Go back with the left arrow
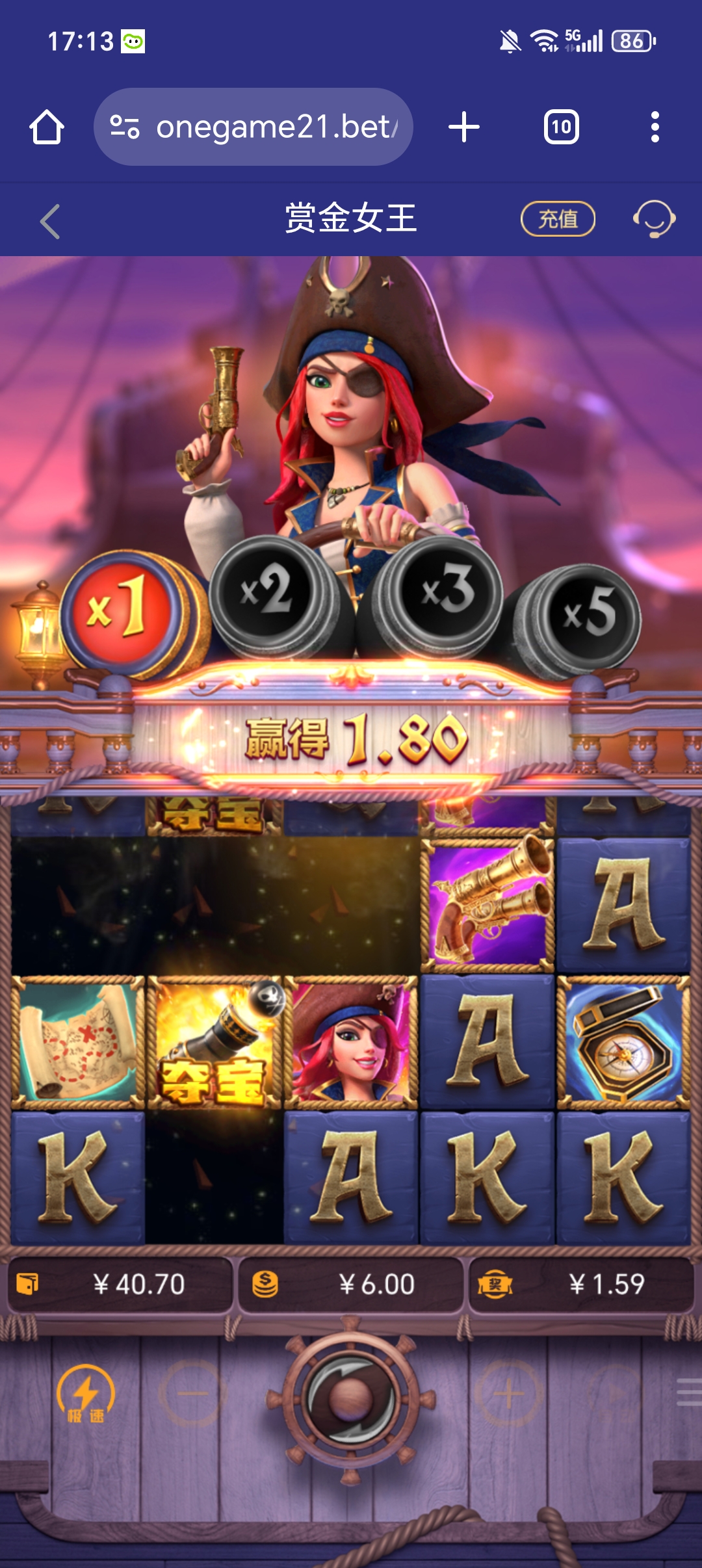 50,222
